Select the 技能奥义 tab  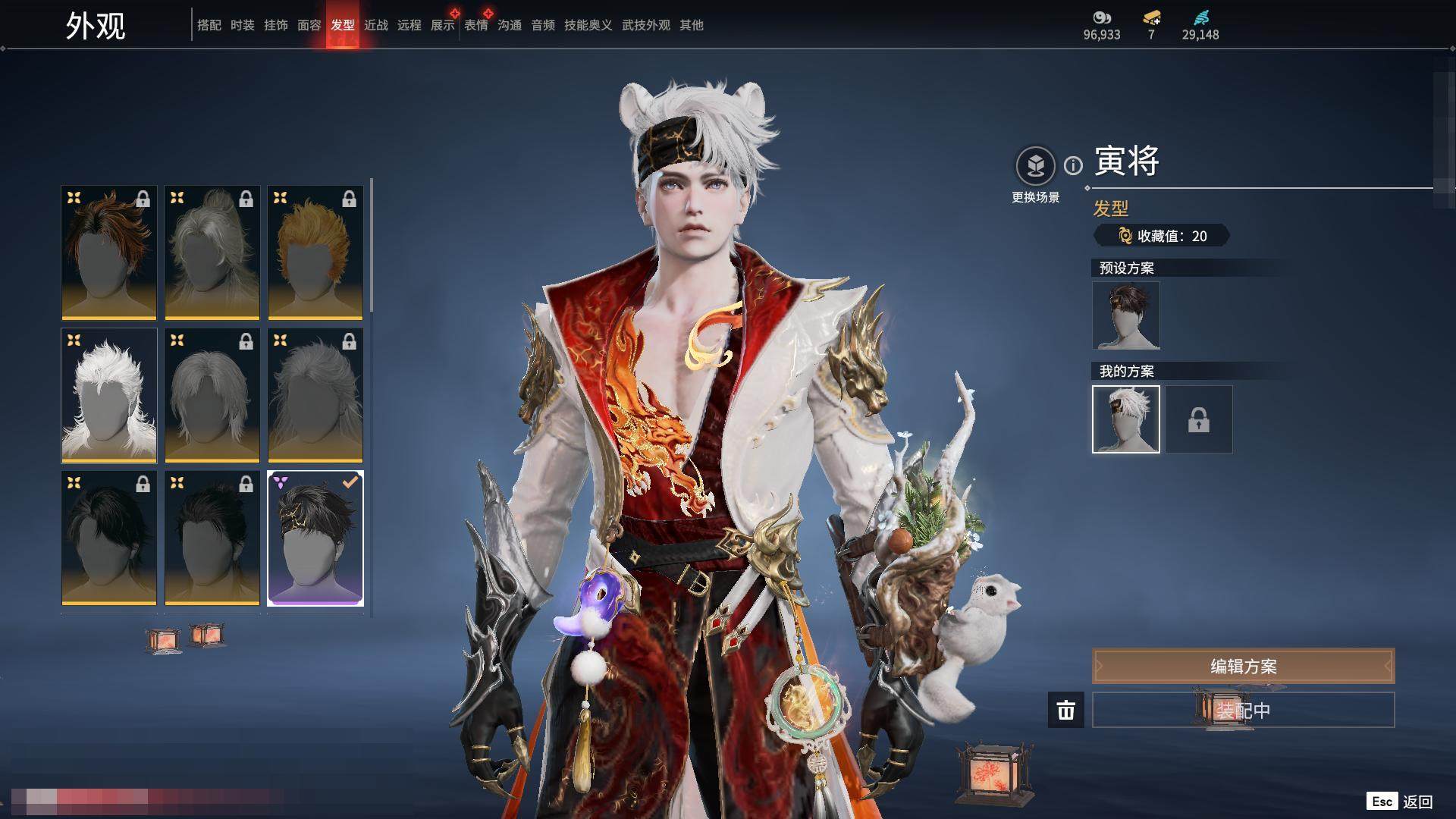[x=588, y=25]
